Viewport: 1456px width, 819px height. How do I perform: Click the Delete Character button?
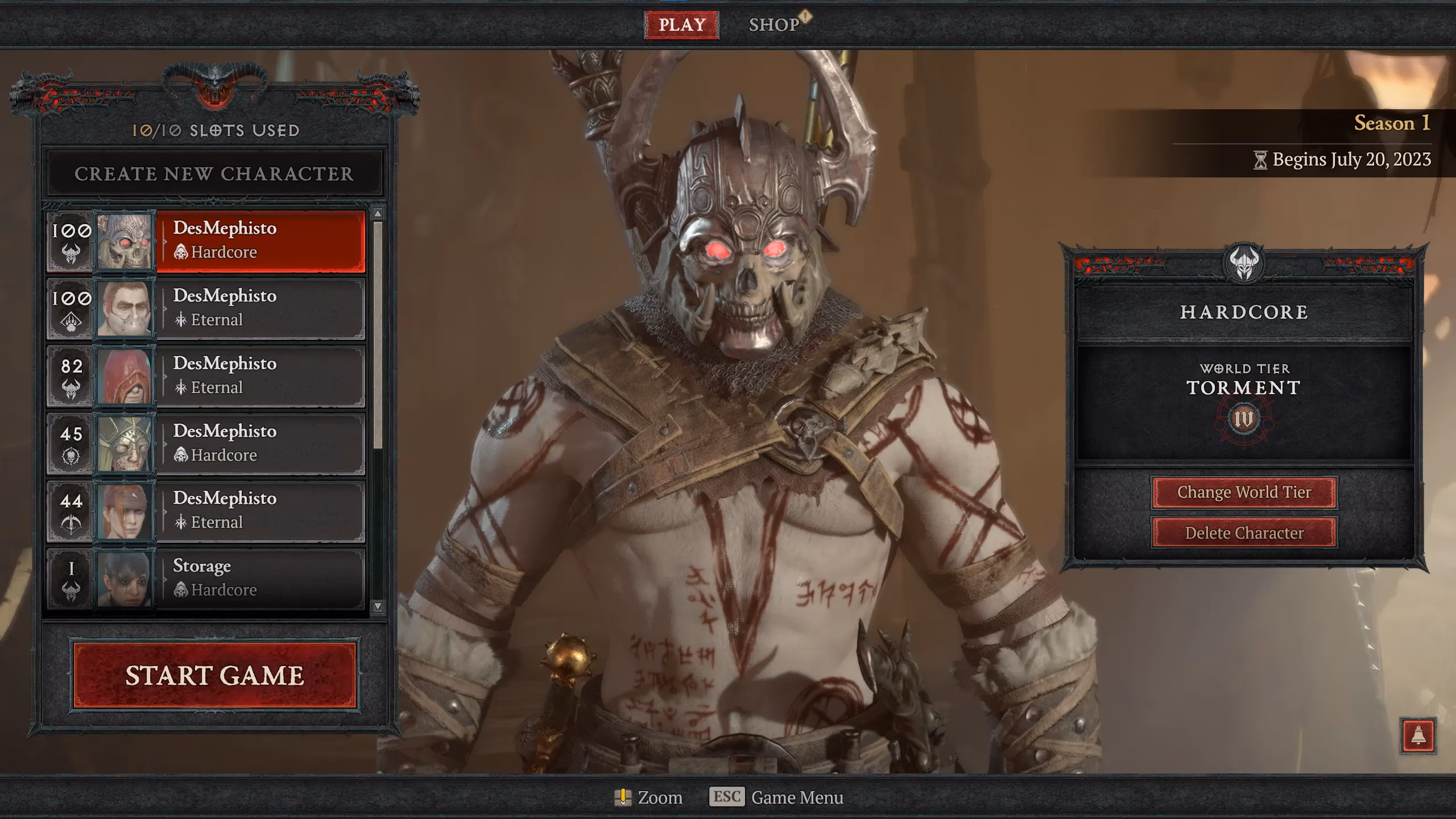1246,533
